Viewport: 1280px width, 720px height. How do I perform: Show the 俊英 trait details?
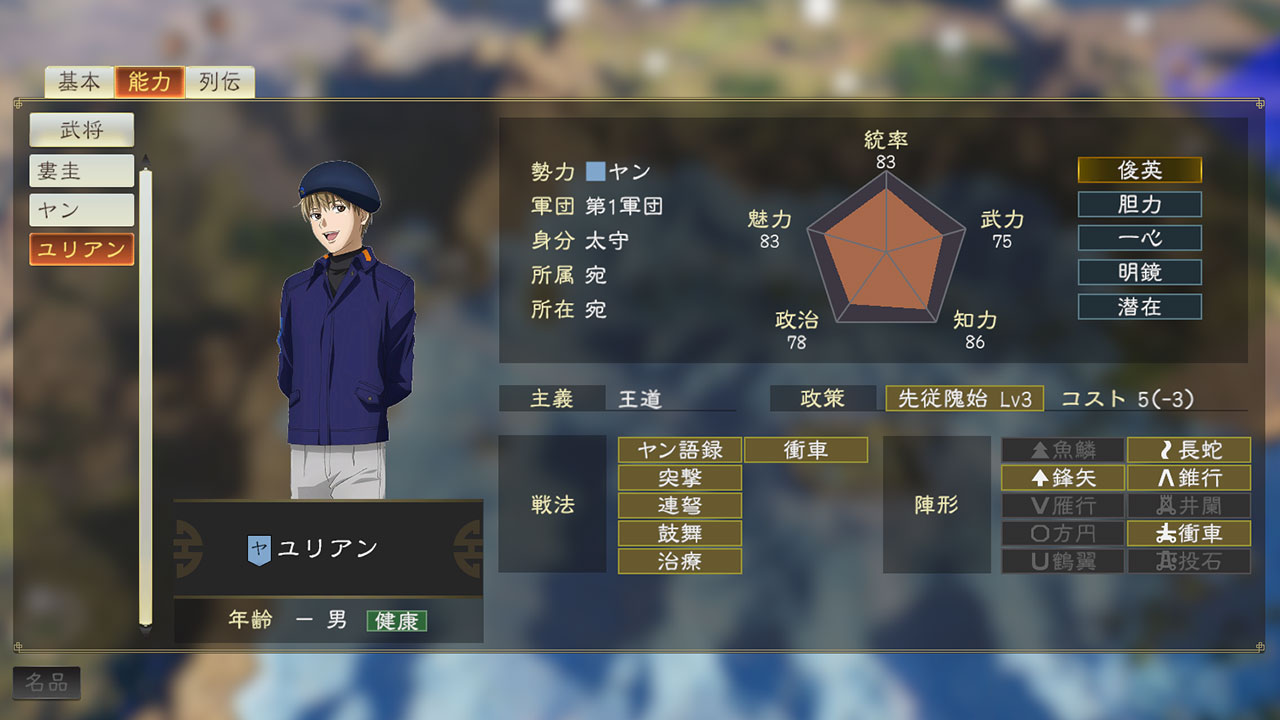1139,170
